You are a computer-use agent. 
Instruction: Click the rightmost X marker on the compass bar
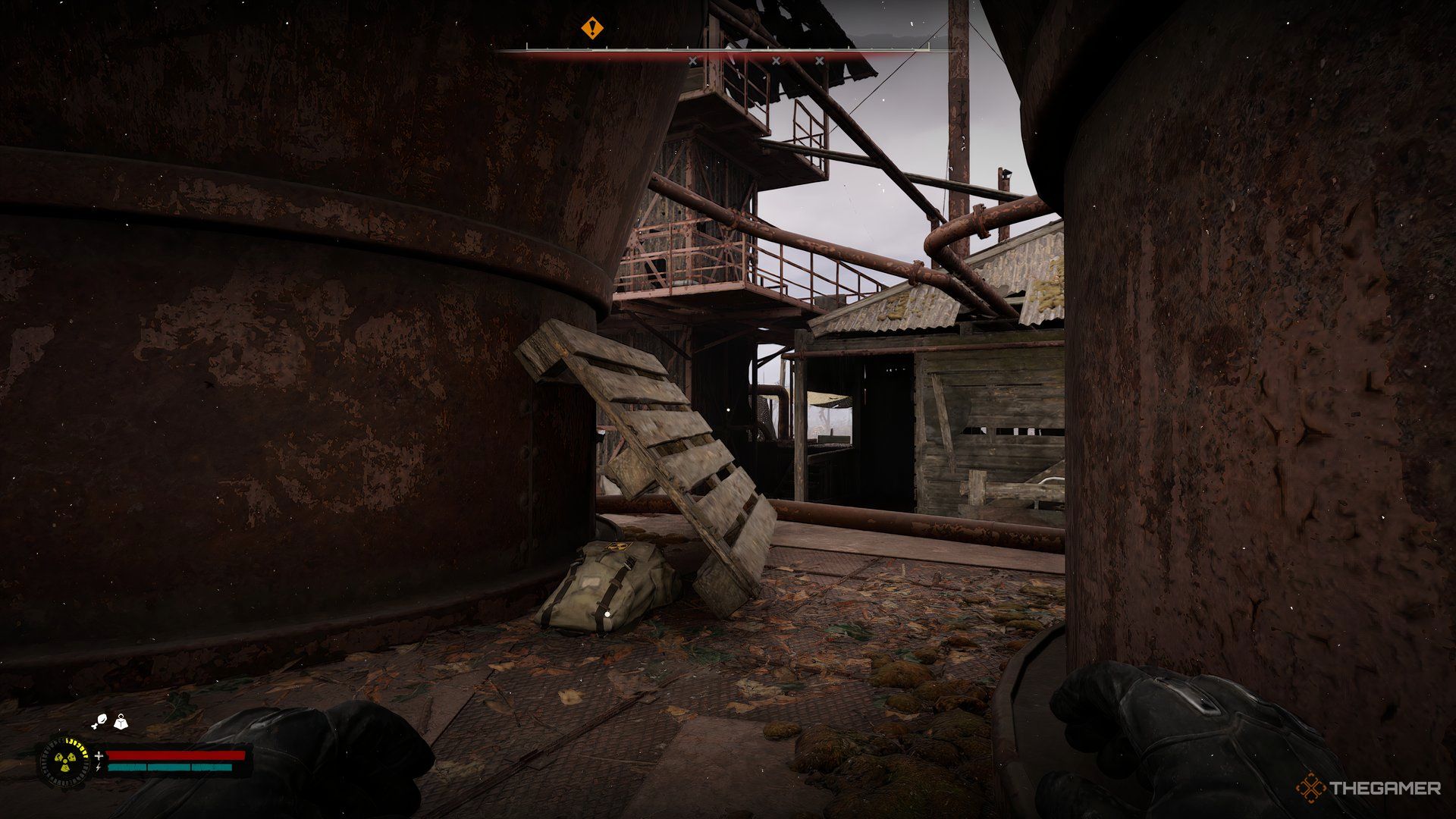pyautogui.click(x=820, y=60)
